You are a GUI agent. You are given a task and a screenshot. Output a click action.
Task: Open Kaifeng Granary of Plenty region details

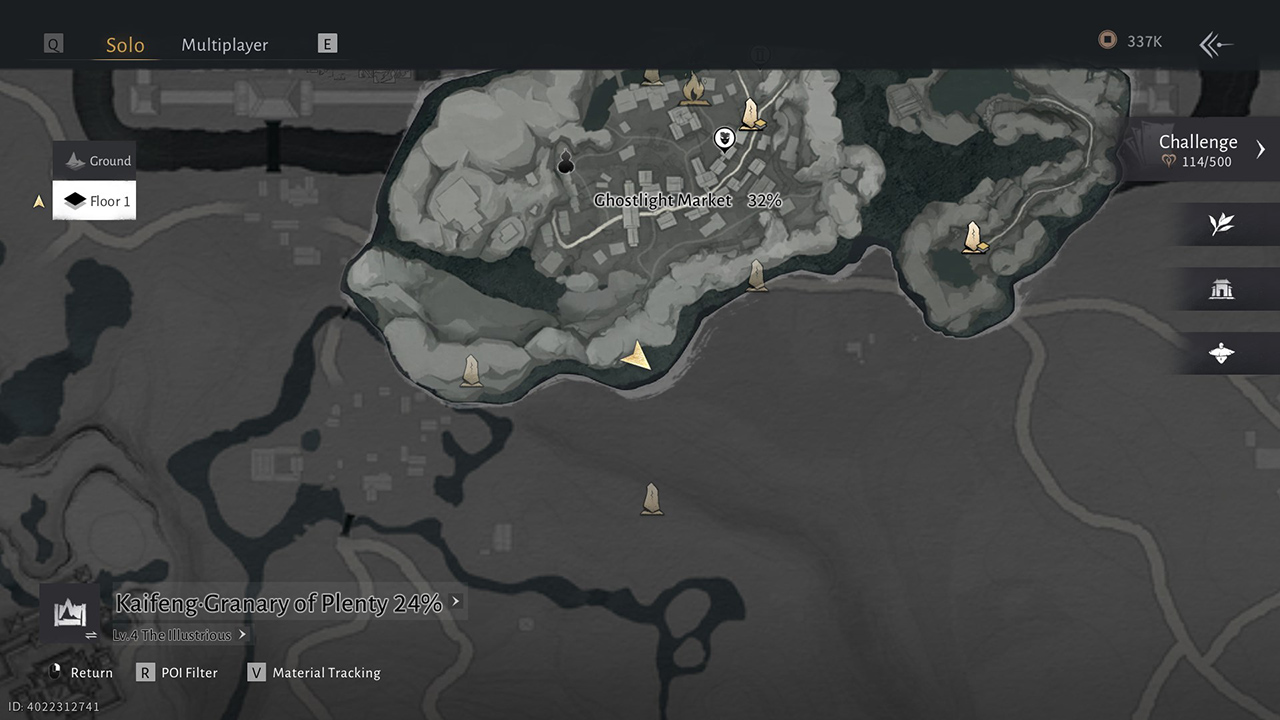click(x=279, y=603)
